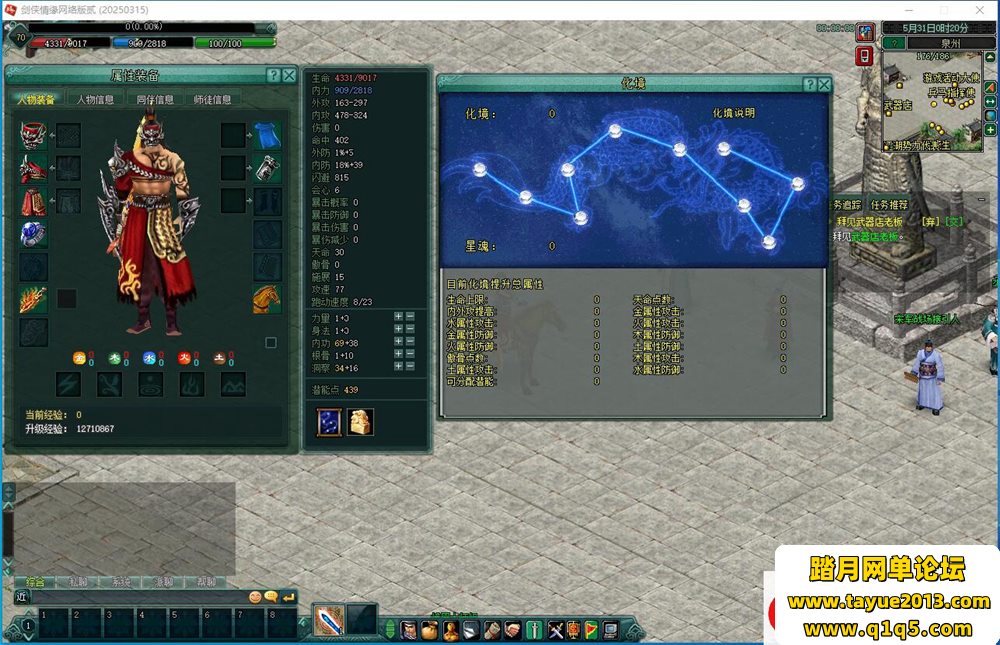Choose the blue cape equipment slot
Screen dimensions: 1000x645
(x=267, y=136)
